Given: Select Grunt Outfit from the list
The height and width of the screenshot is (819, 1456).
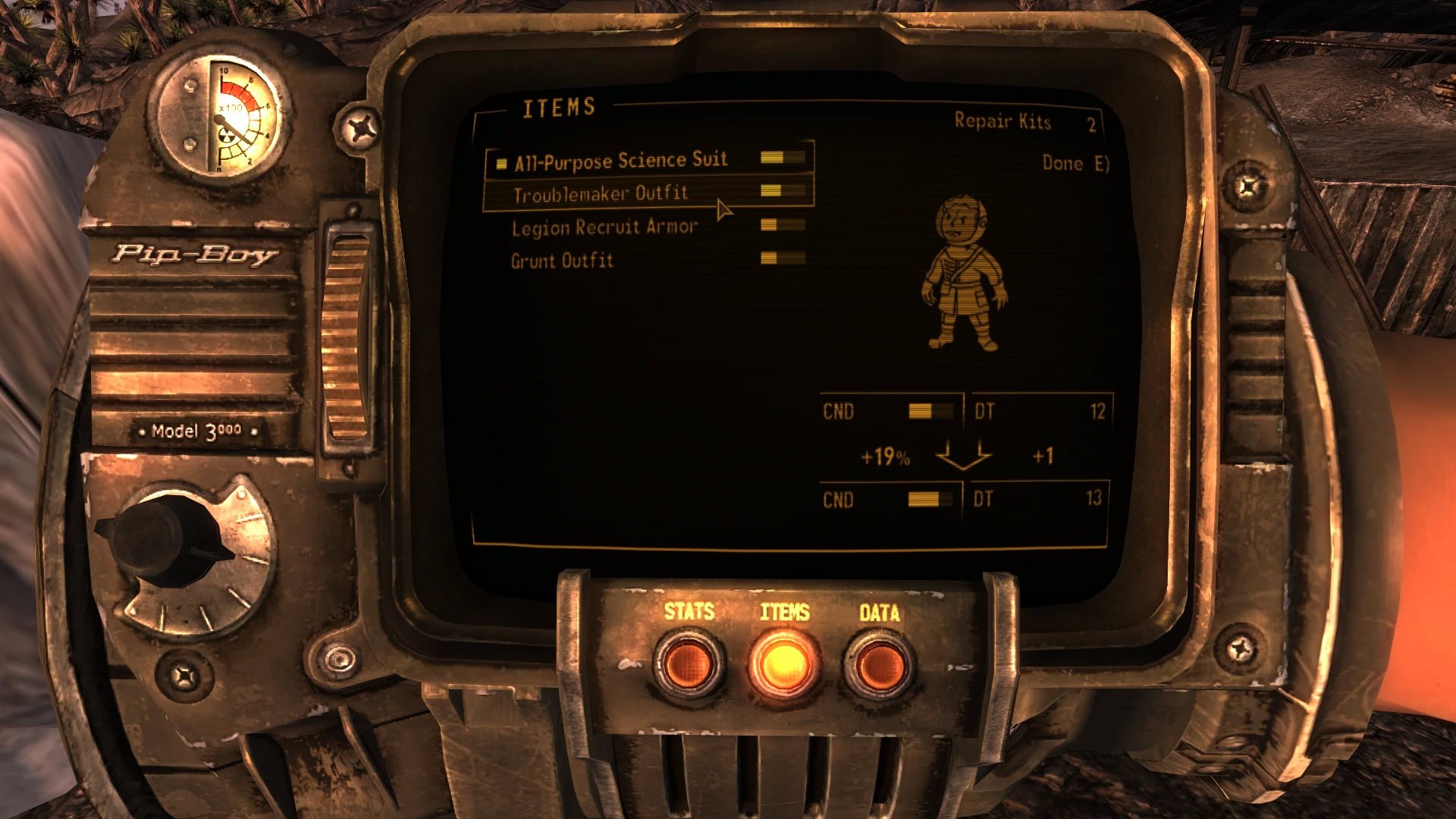Looking at the screenshot, I should click(x=562, y=261).
